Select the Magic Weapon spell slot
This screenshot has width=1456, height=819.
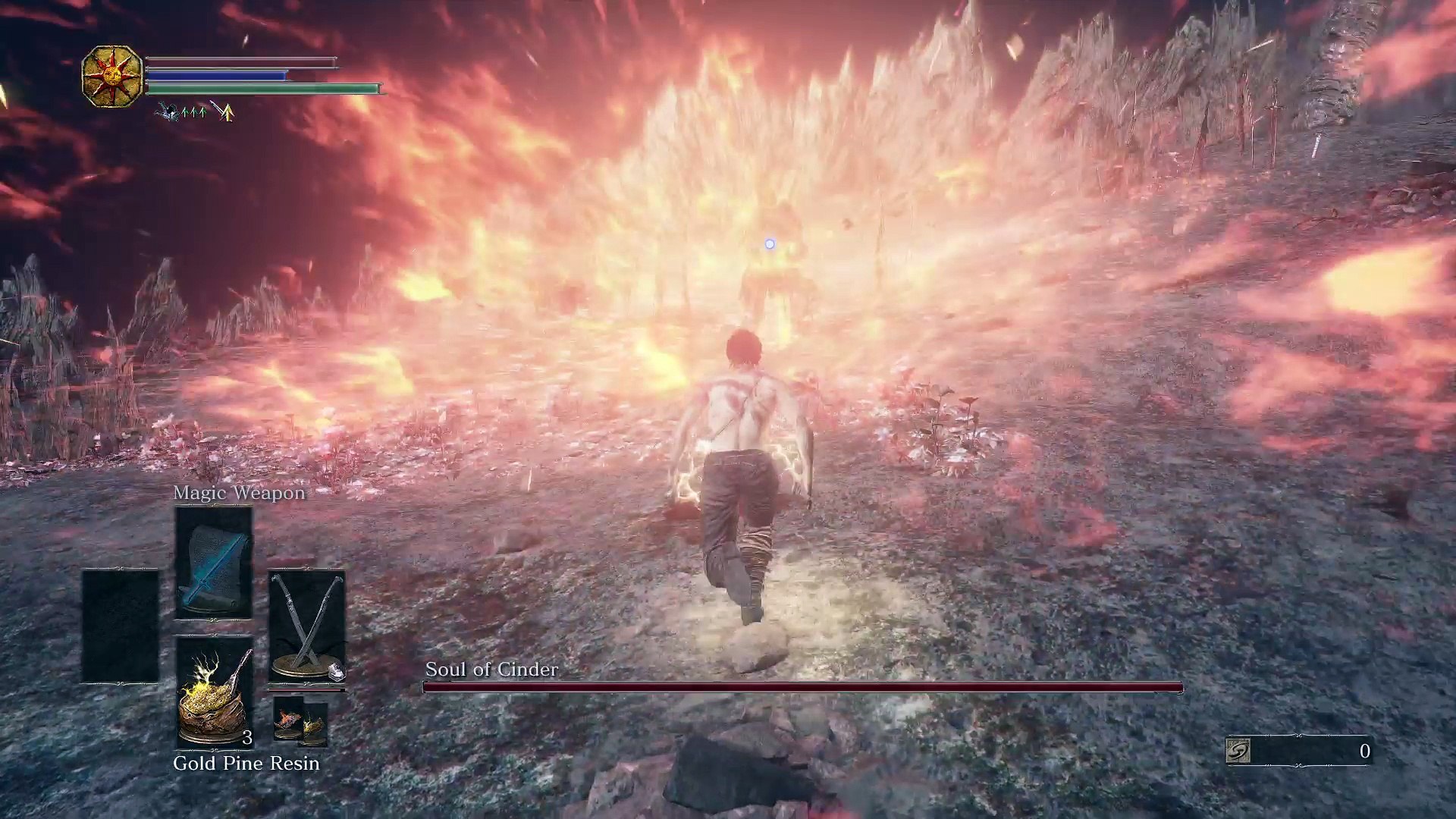pyautogui.click(x=214, y=563)
